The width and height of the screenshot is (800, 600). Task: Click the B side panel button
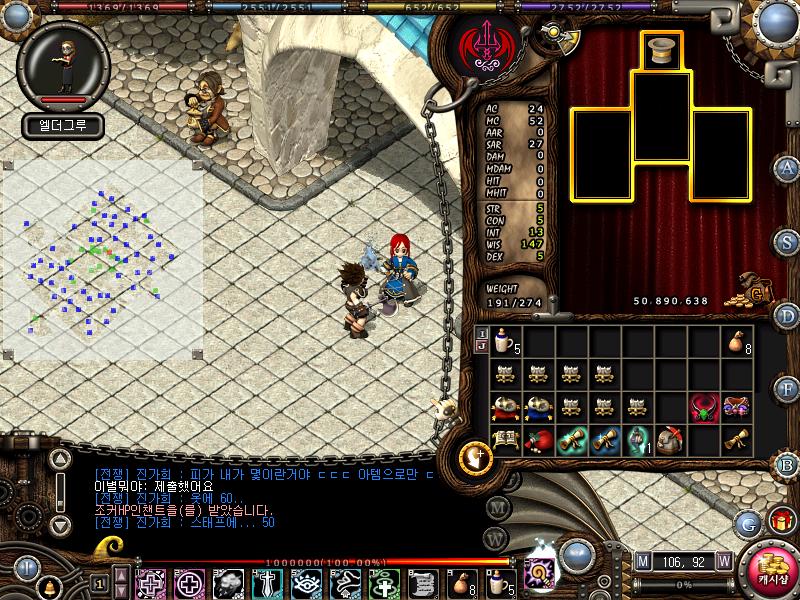coord(788,463)
